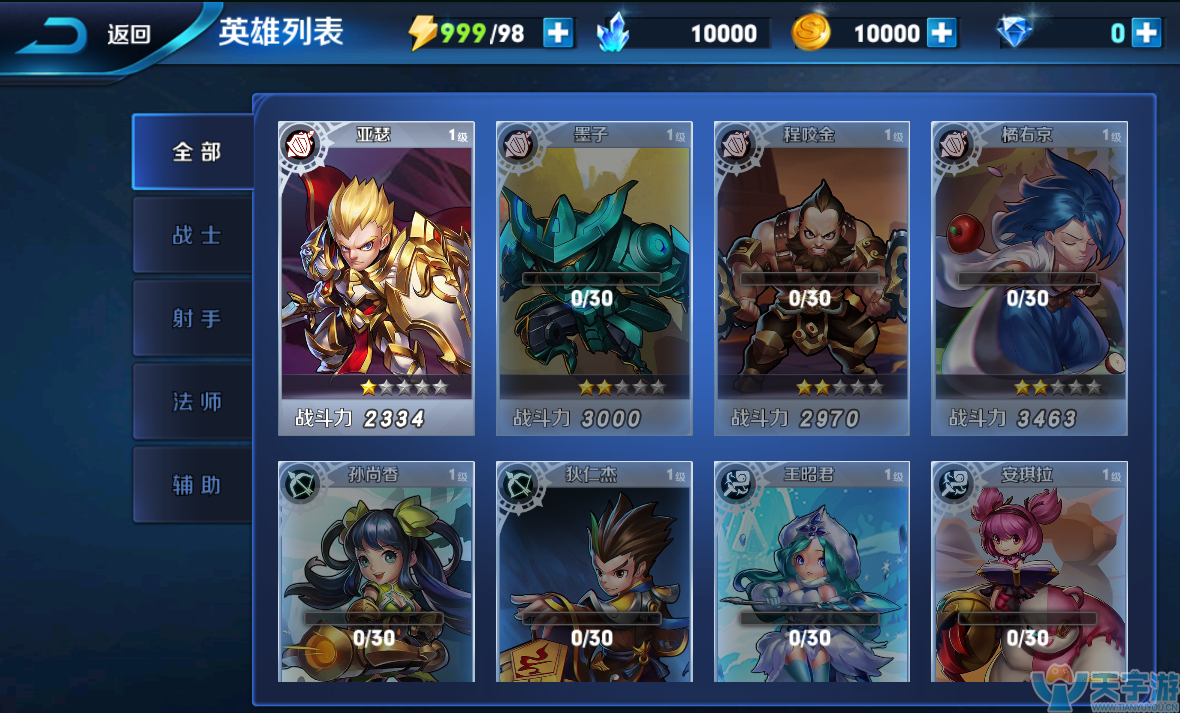Open the 安琪拉 hero card

pos(1029,571)
